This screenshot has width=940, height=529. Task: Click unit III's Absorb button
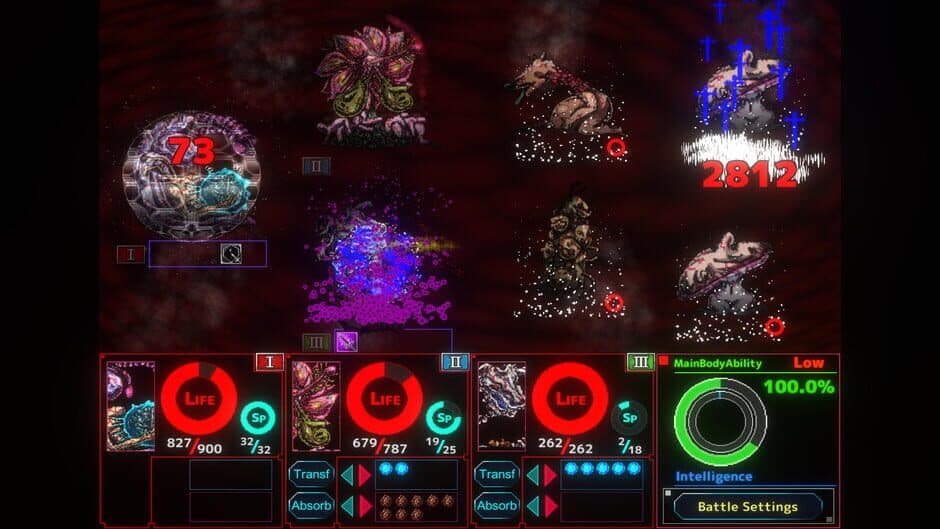(x=498, y=505)
